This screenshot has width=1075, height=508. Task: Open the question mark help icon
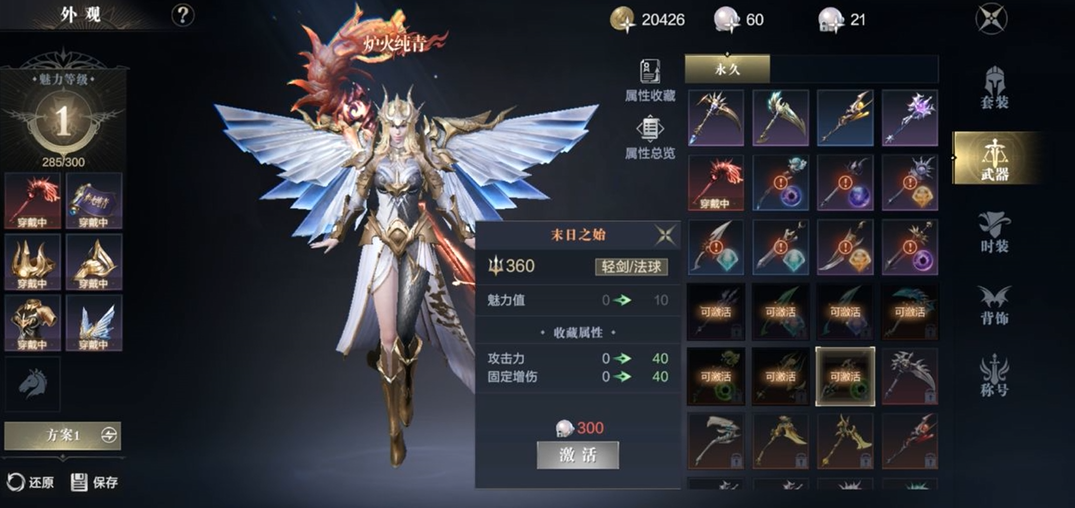coord(182,15)
